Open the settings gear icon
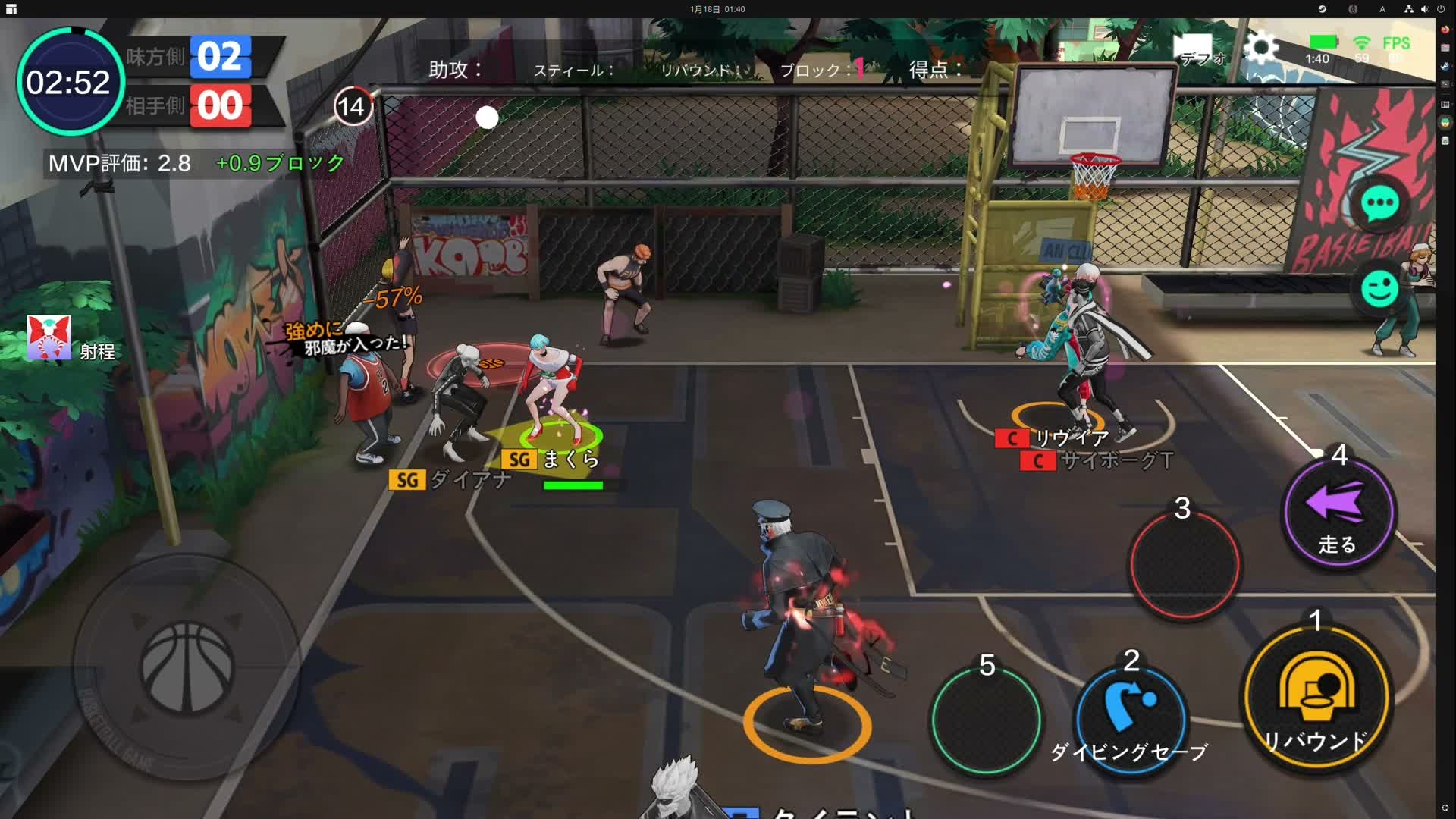Screen dimensions: 1456x819 pyautogui.click(x=1260, y=49)
